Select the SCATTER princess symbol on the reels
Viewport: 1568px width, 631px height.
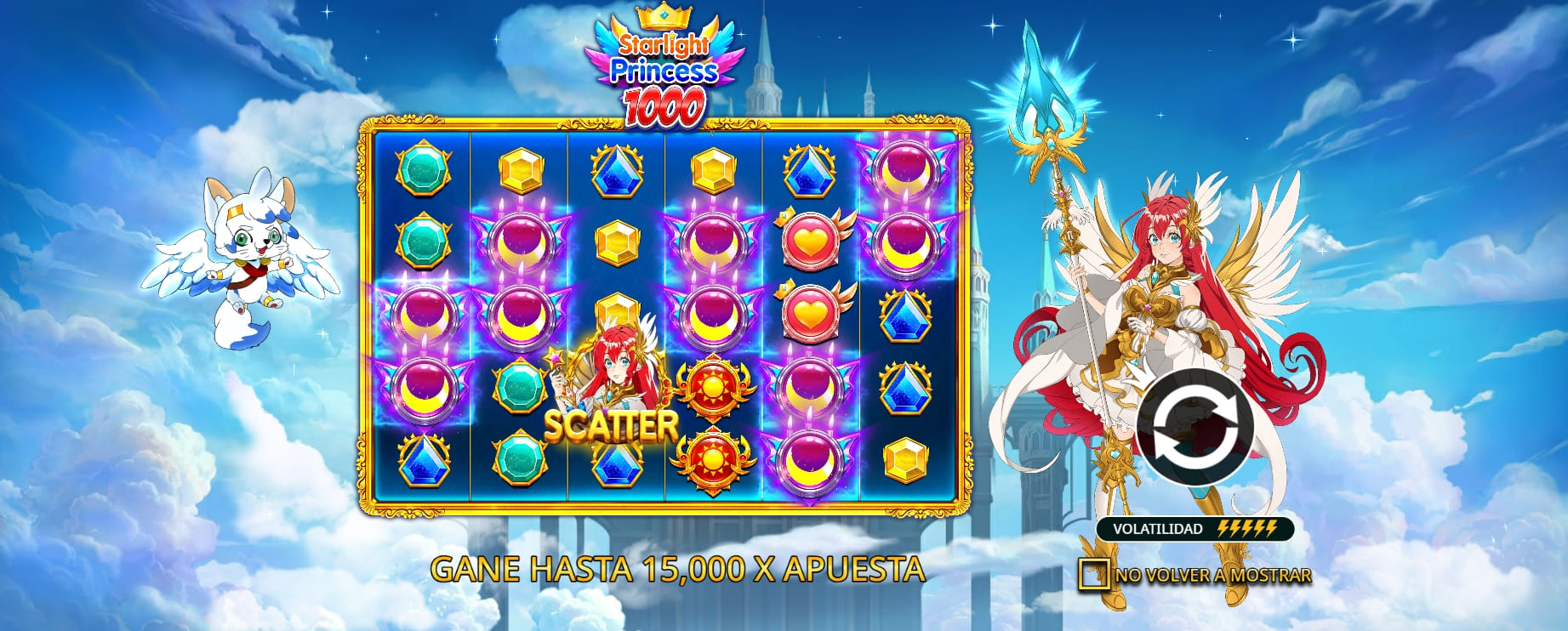(x=617, y=374)
